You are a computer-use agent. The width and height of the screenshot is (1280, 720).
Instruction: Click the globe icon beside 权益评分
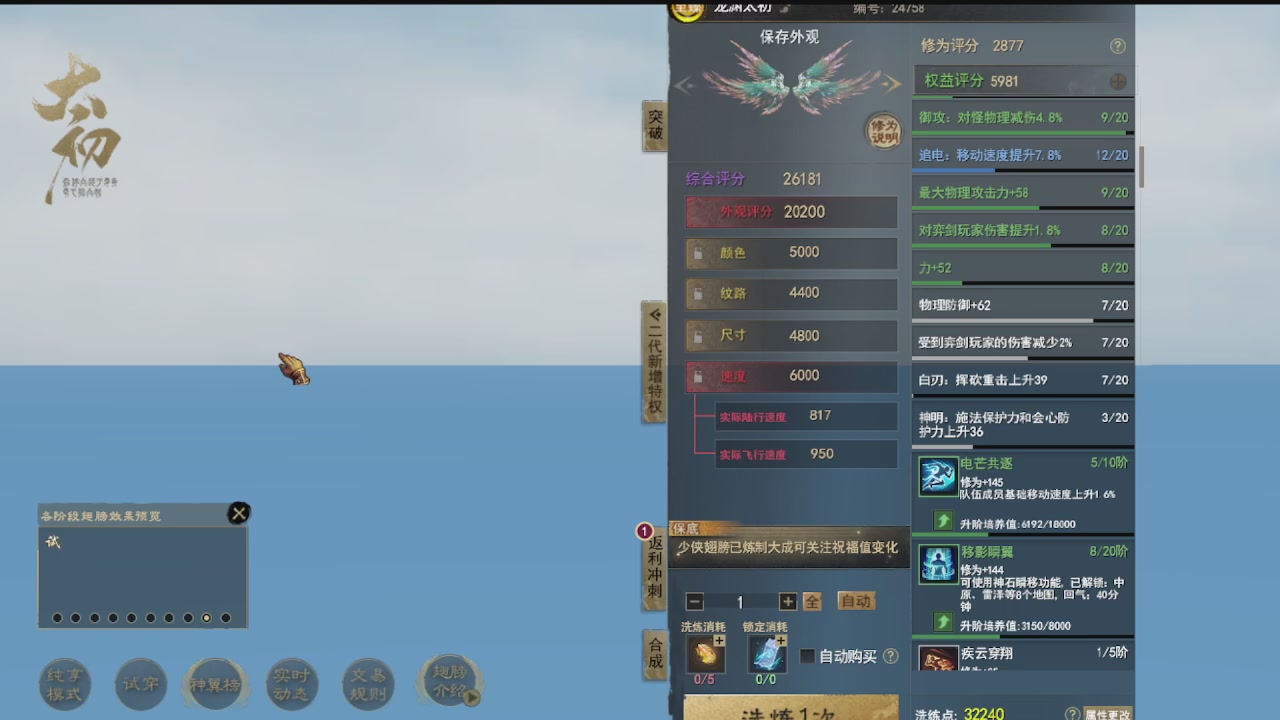point(1118,80)
